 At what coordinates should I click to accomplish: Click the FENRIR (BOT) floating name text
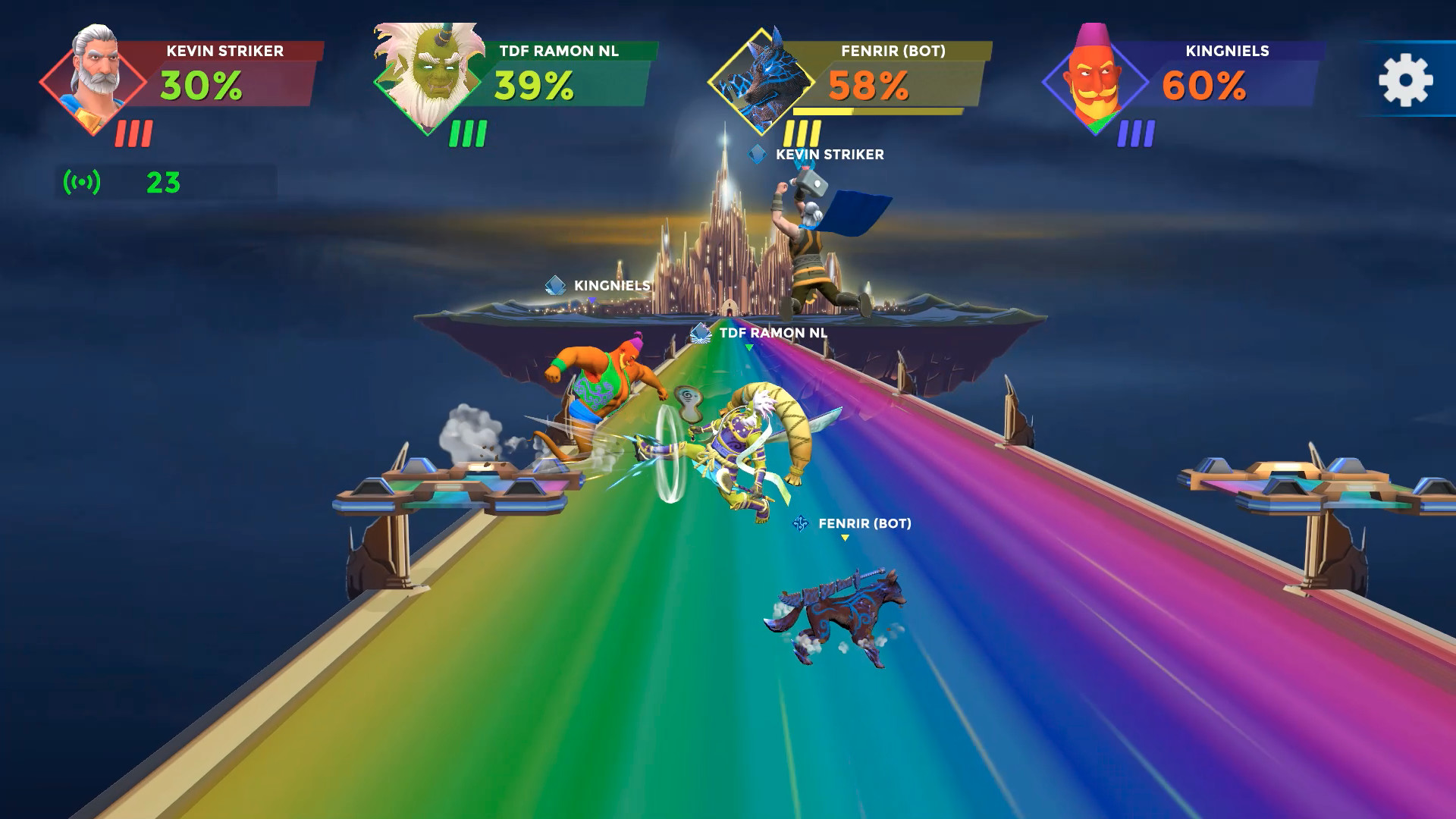tap(864, 523)
